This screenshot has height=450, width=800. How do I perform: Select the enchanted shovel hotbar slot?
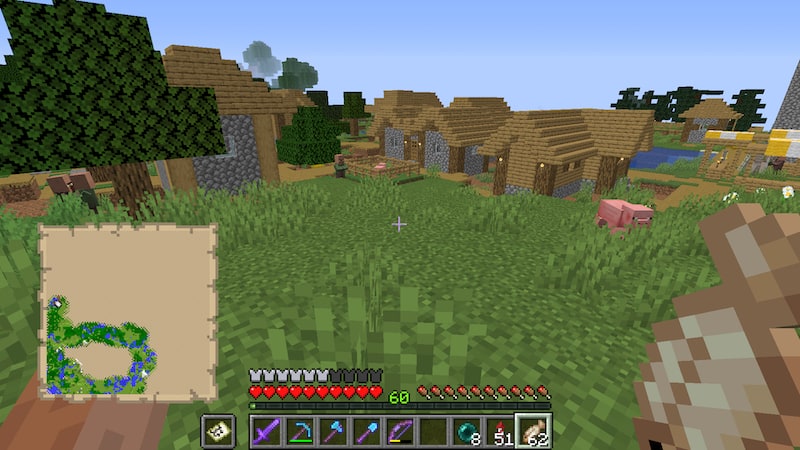(x=366, y=432)
